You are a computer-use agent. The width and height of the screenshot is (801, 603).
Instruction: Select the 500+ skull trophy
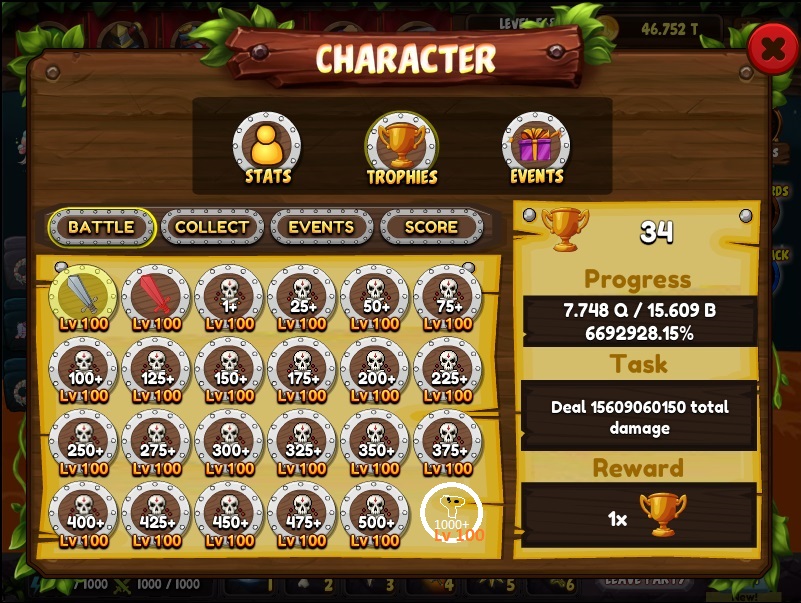tap(375, 513)
